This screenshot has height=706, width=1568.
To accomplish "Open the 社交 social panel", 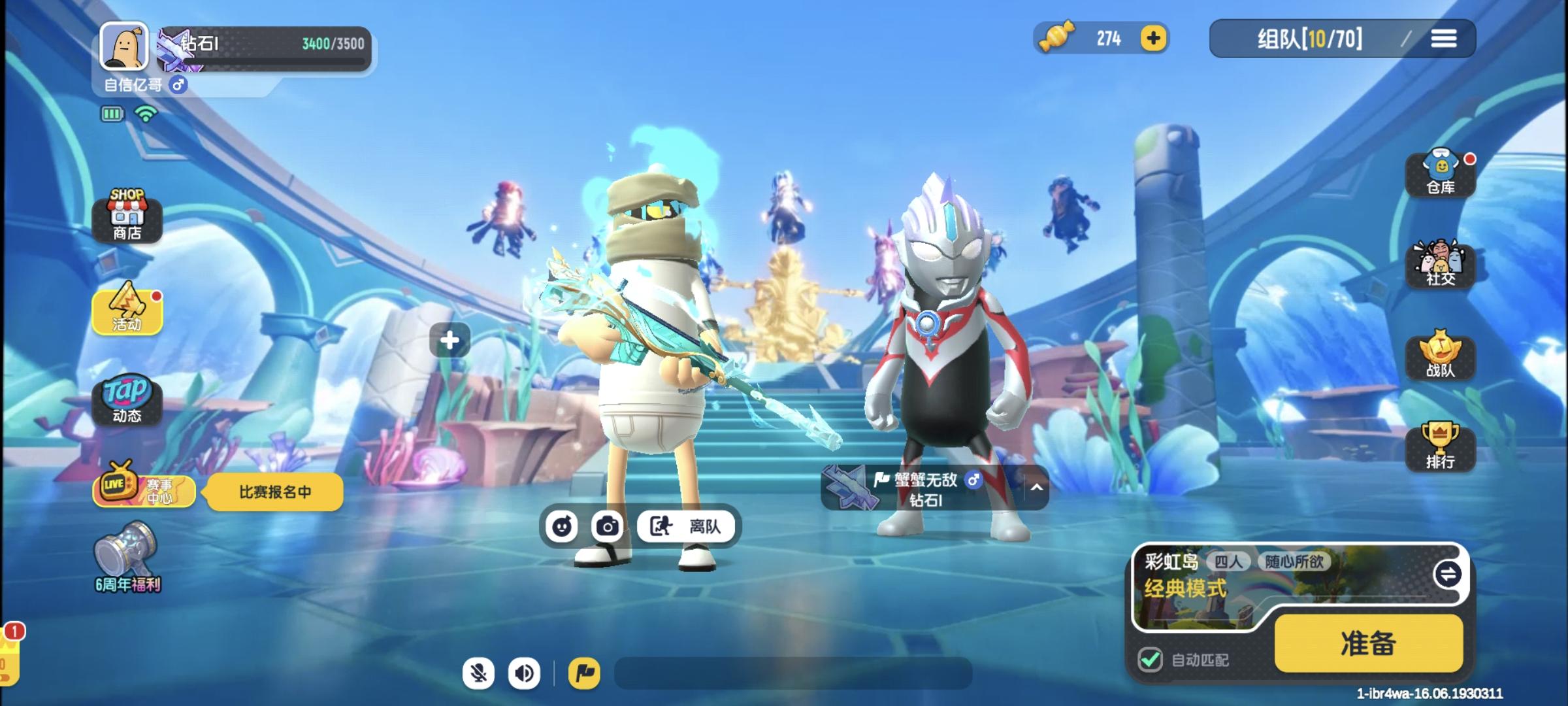I will (x=1440, y=267).
